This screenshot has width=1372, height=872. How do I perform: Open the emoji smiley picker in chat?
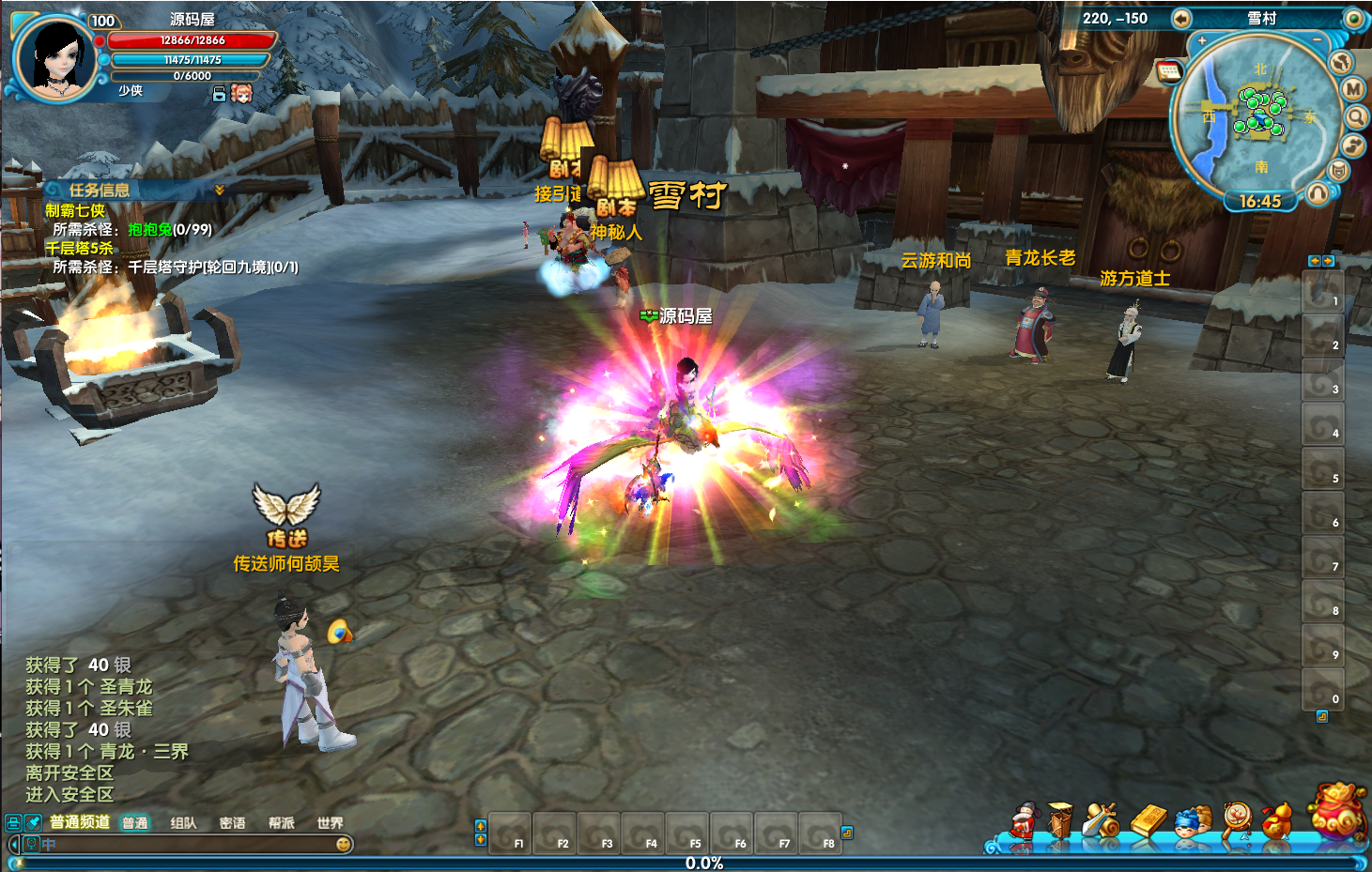pos(344,845)
